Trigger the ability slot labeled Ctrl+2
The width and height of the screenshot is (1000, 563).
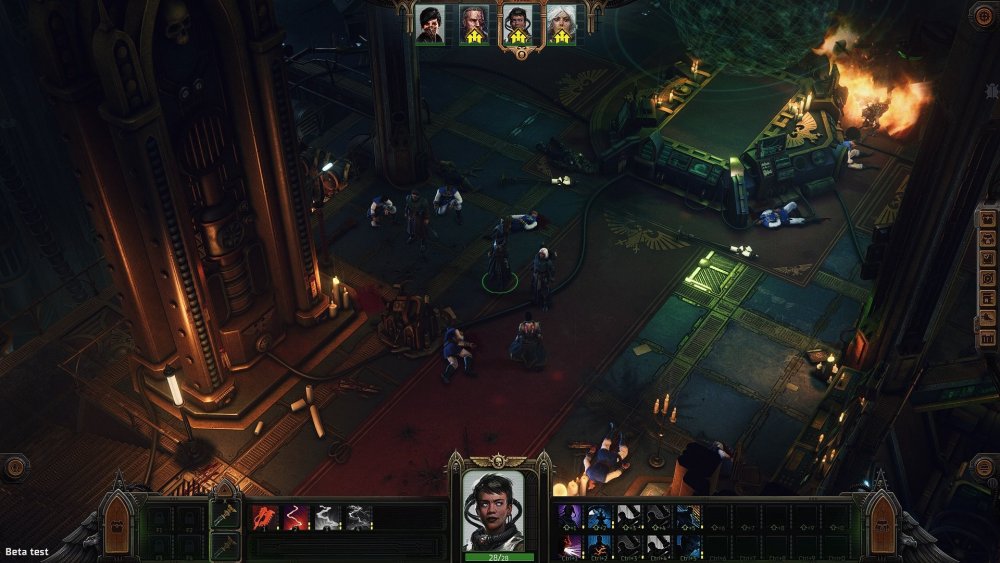599,544
